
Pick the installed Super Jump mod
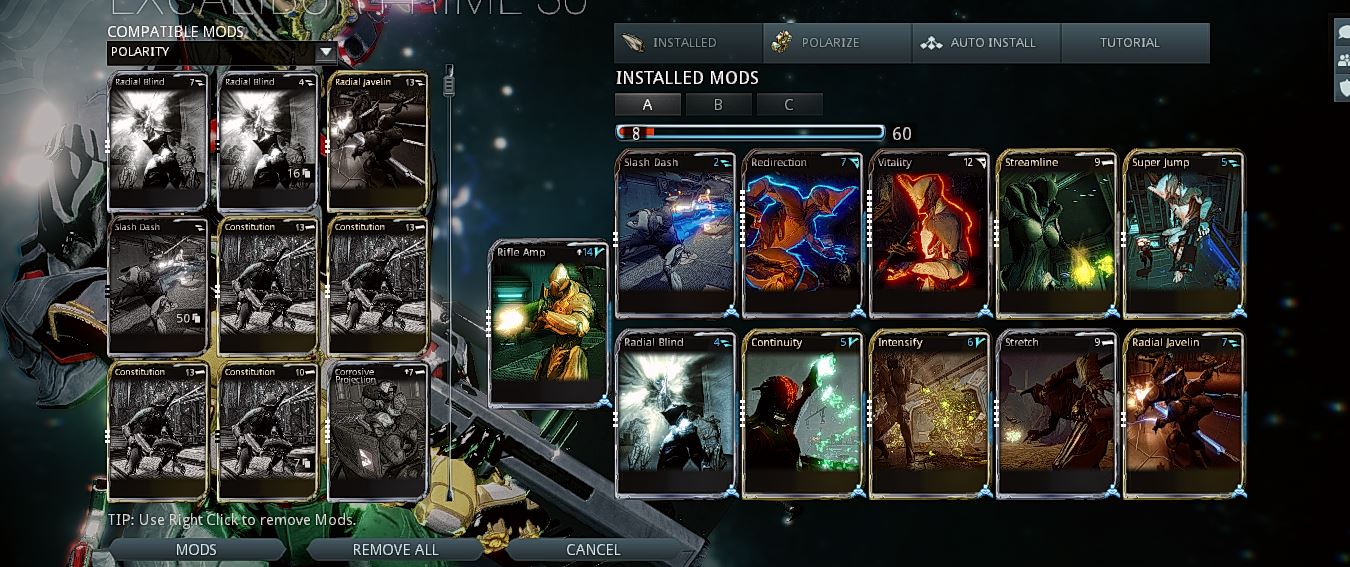(1185, 235)
